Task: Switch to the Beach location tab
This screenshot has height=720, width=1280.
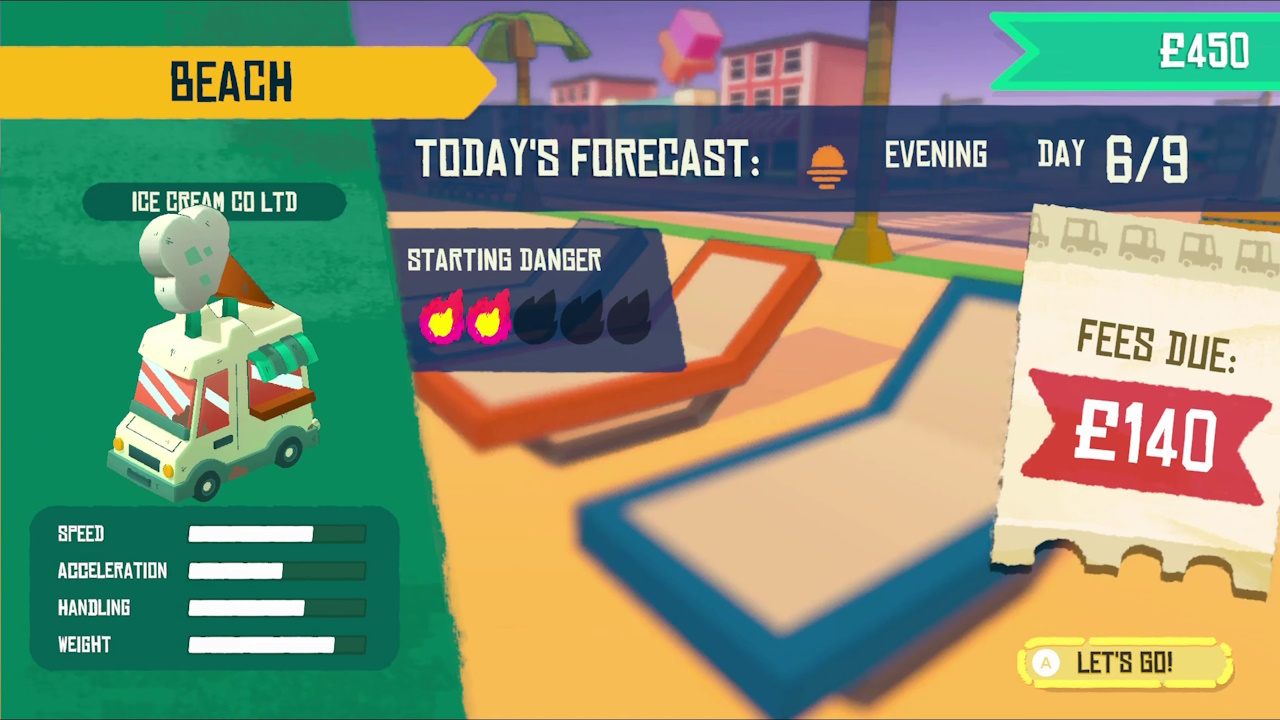Action: pos(231,82)
